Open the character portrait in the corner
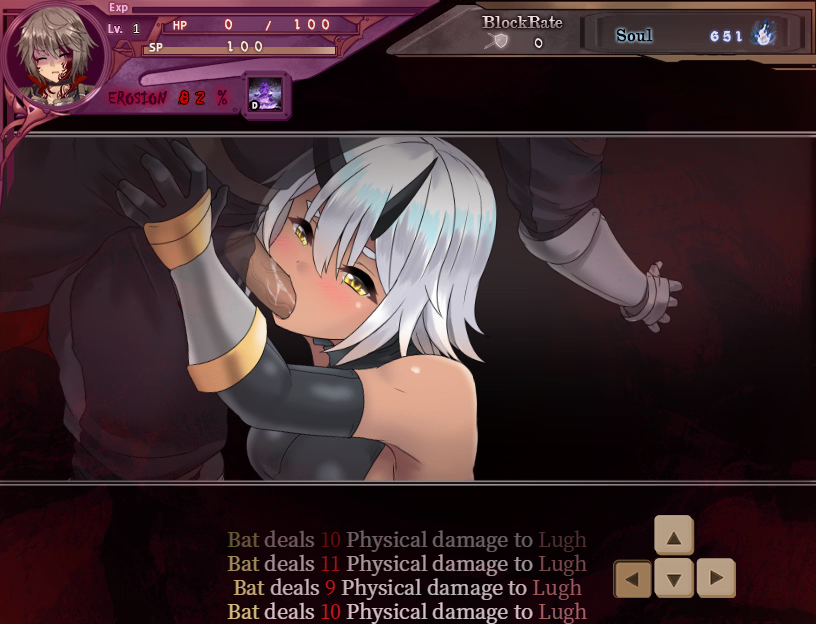Viewport: 816px width, 624px height. pos(51,57)
